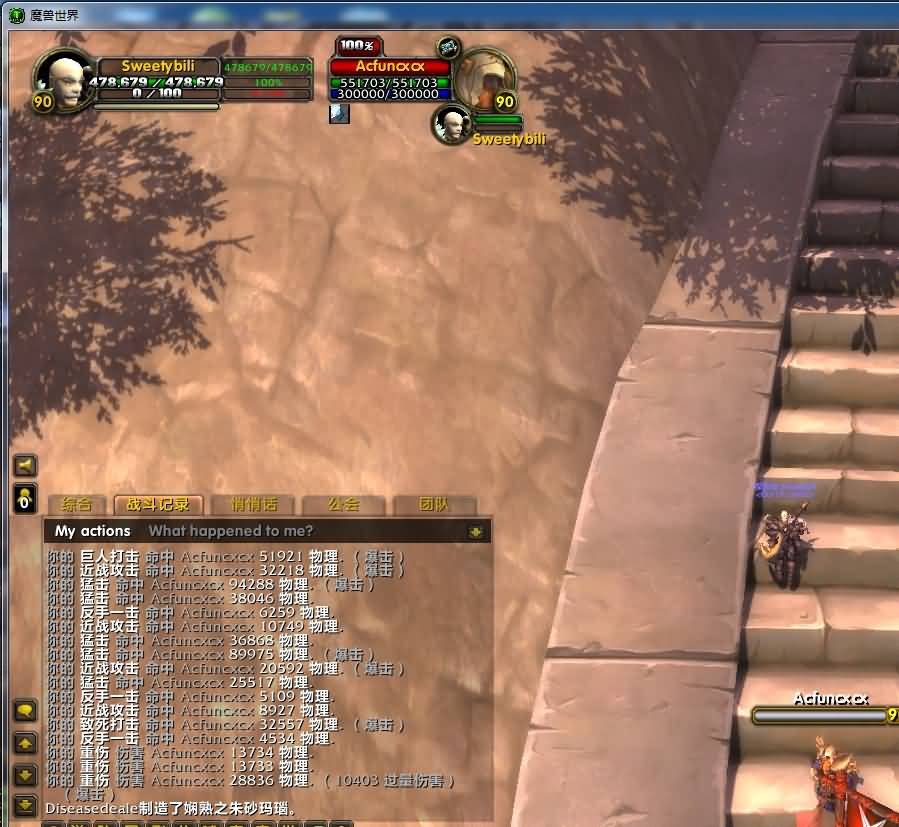Click the megaphone button above the chat

pyautogui.click(x=25, y=465)
